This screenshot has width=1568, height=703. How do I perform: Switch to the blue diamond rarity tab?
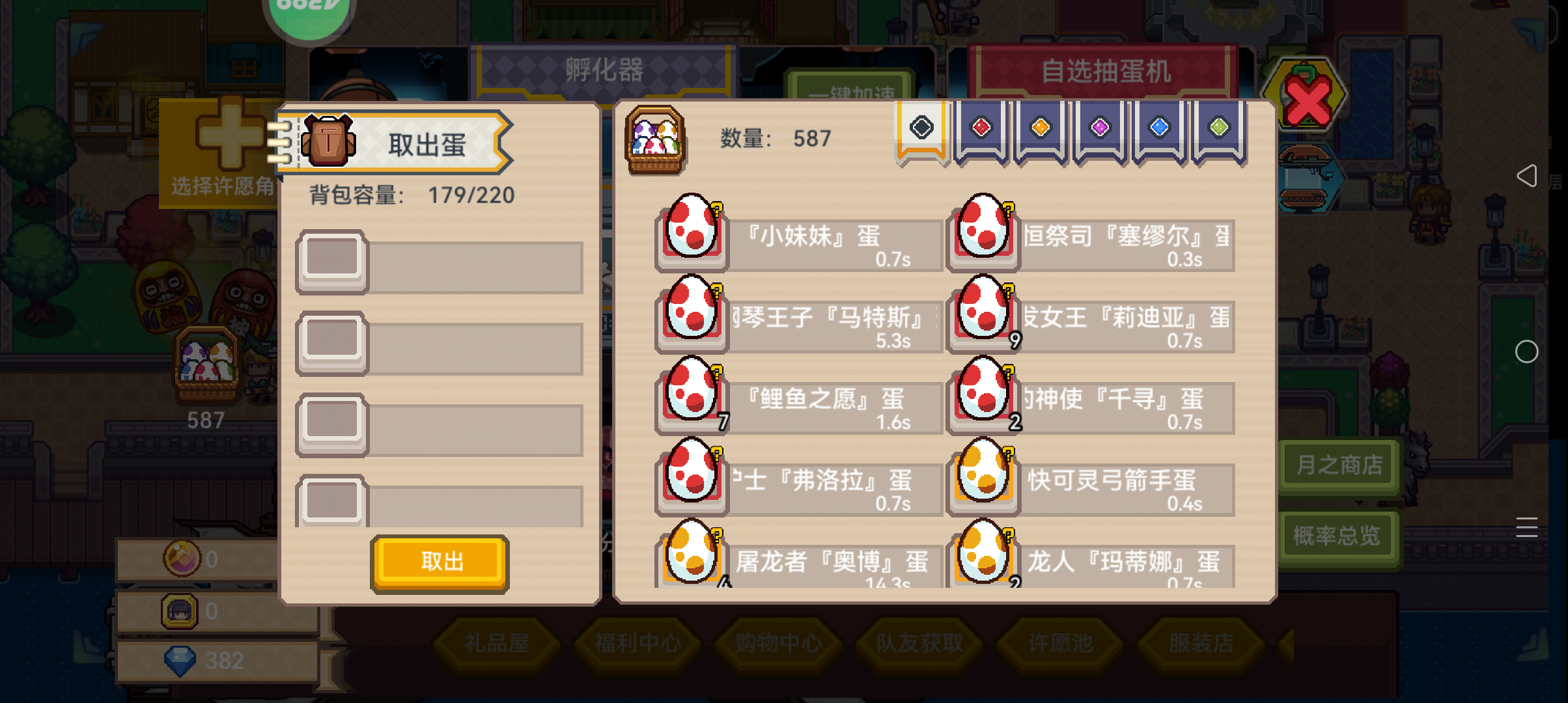point(1158,128)
